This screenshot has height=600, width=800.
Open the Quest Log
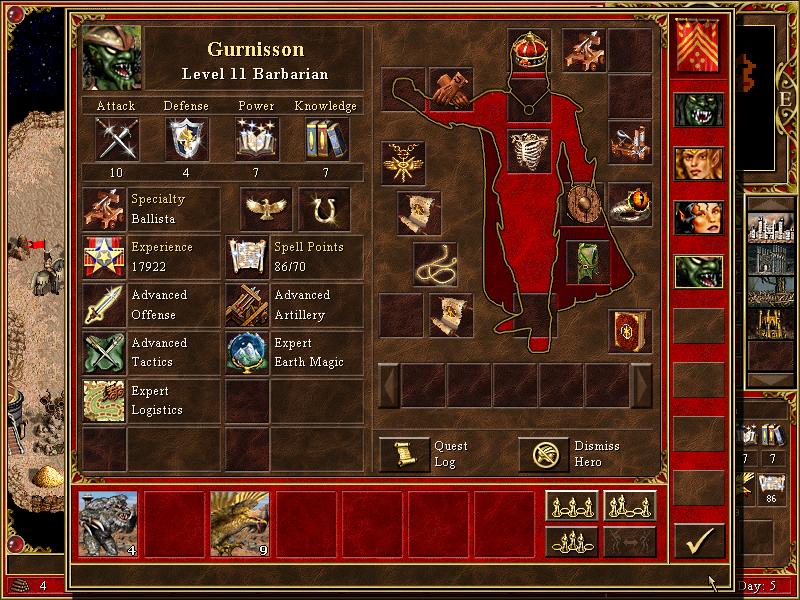tap(404, 454)
